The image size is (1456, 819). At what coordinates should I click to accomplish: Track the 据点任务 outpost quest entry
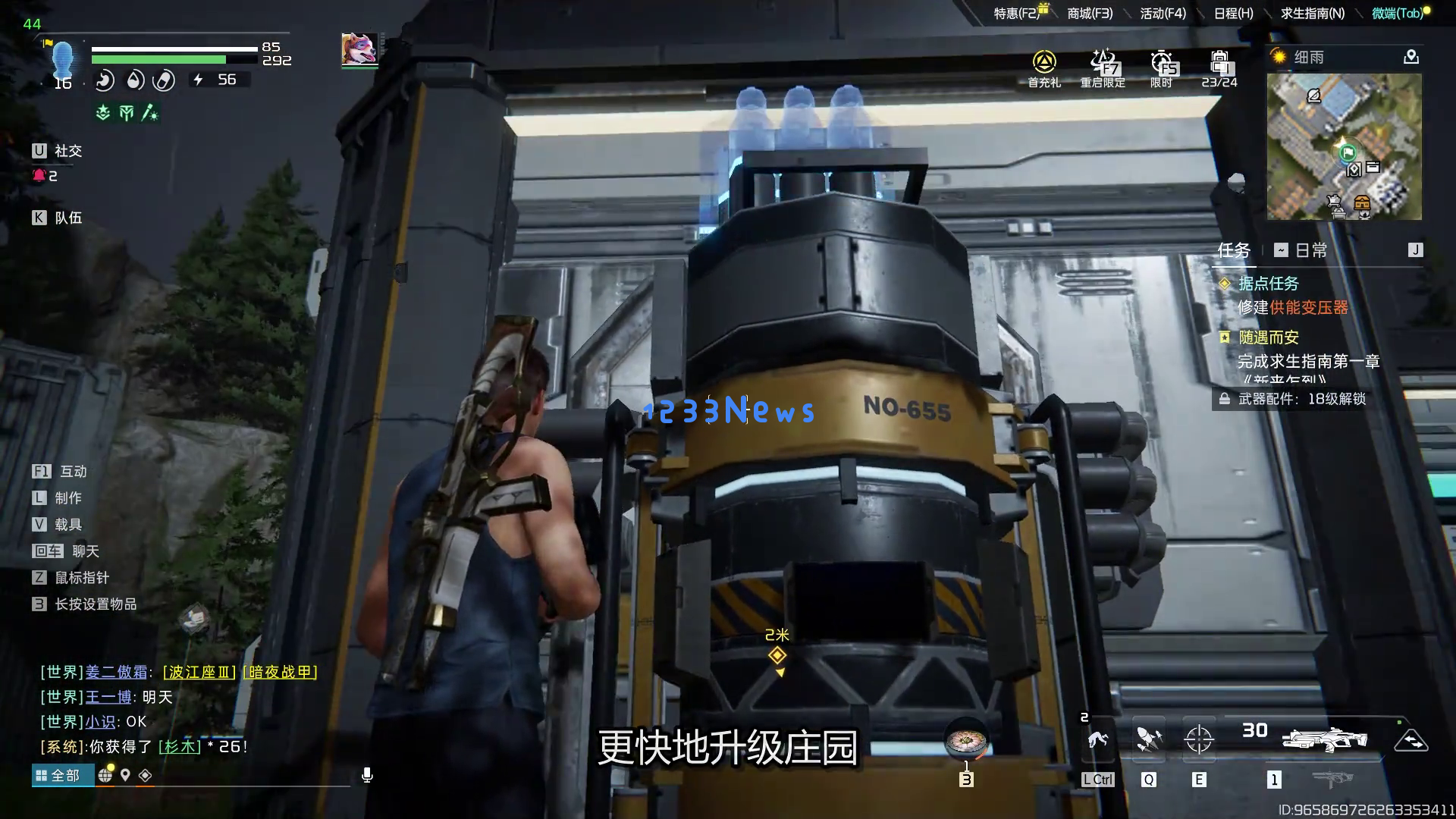(1268, 284)
